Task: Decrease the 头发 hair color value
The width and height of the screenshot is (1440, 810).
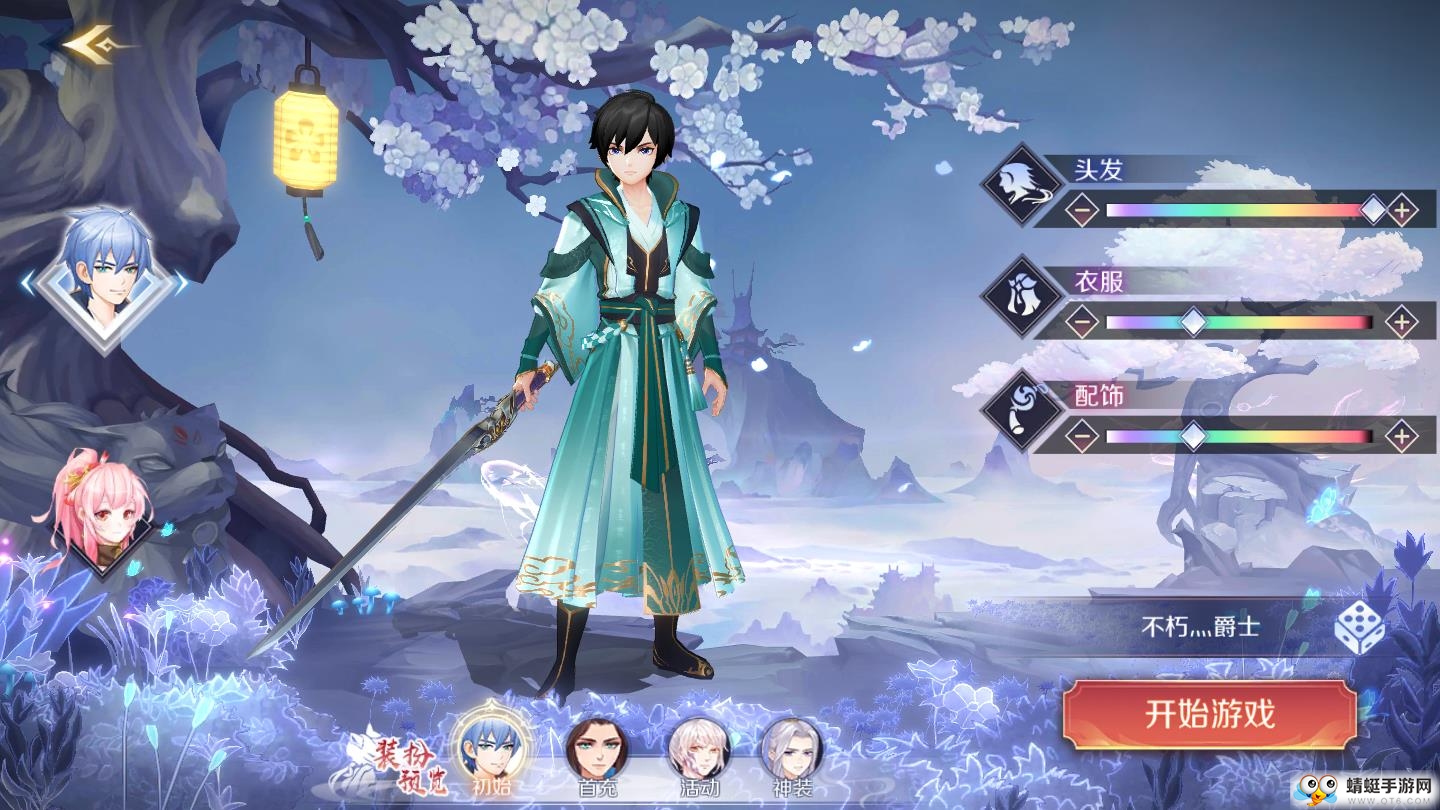Action: tap(1080, 210)
